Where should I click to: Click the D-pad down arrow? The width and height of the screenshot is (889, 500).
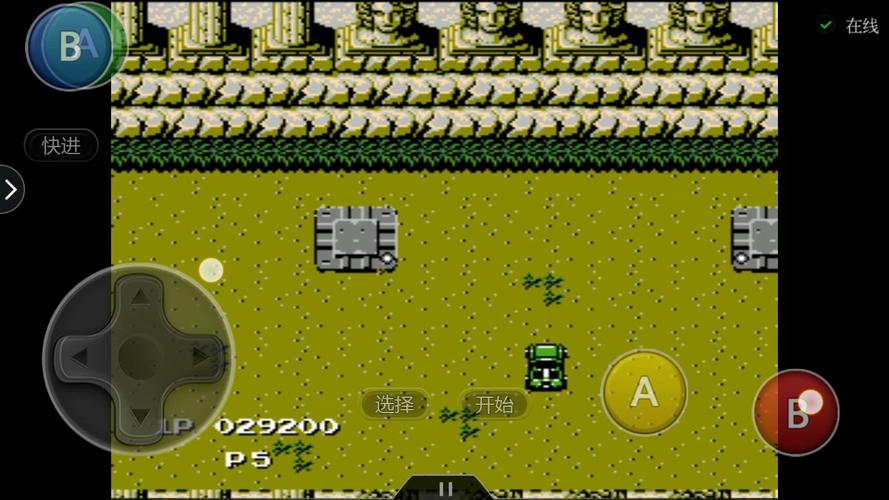[x=140, y=415]
